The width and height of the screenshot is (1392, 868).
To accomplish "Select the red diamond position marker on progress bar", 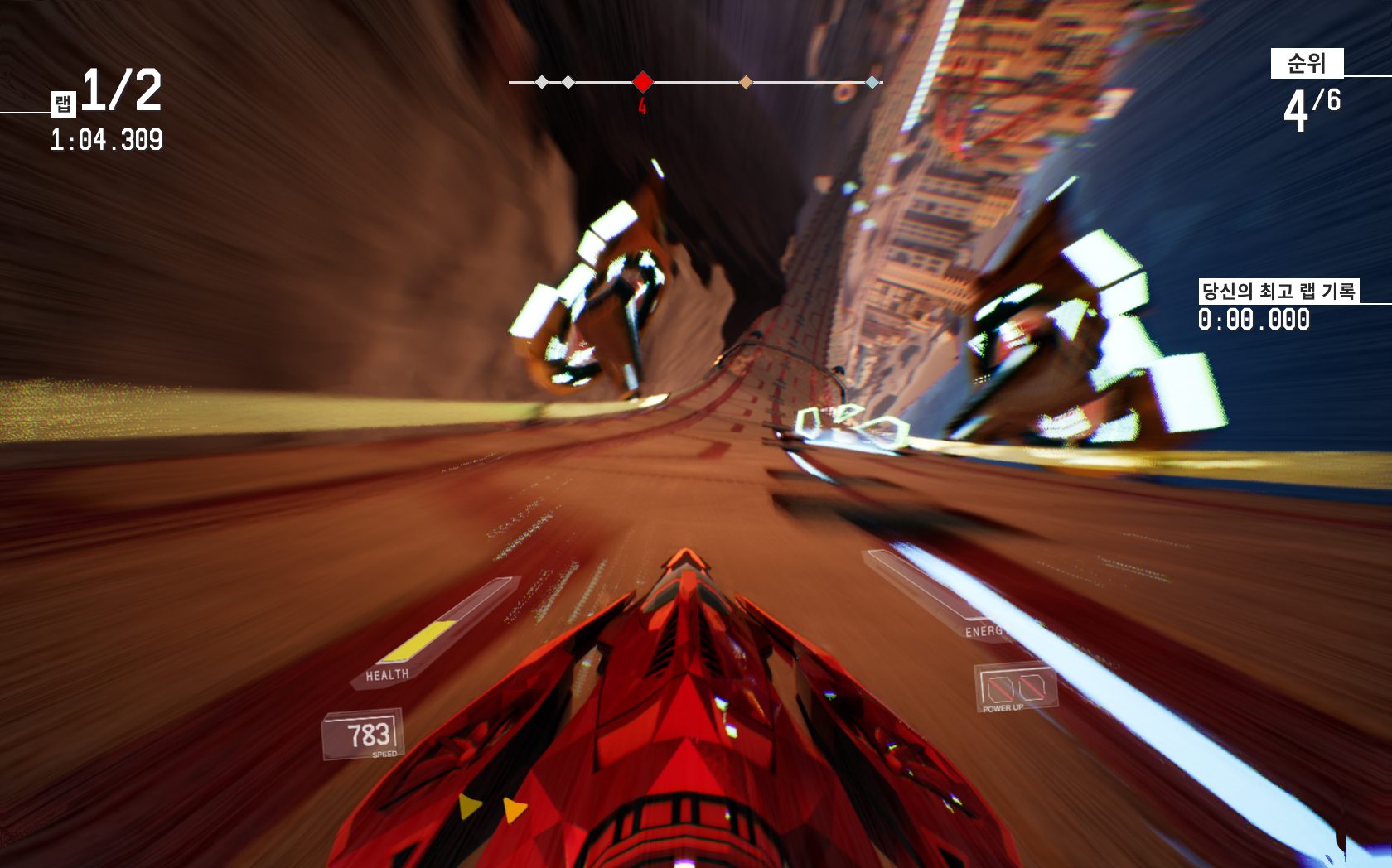I will coord(642,82).
